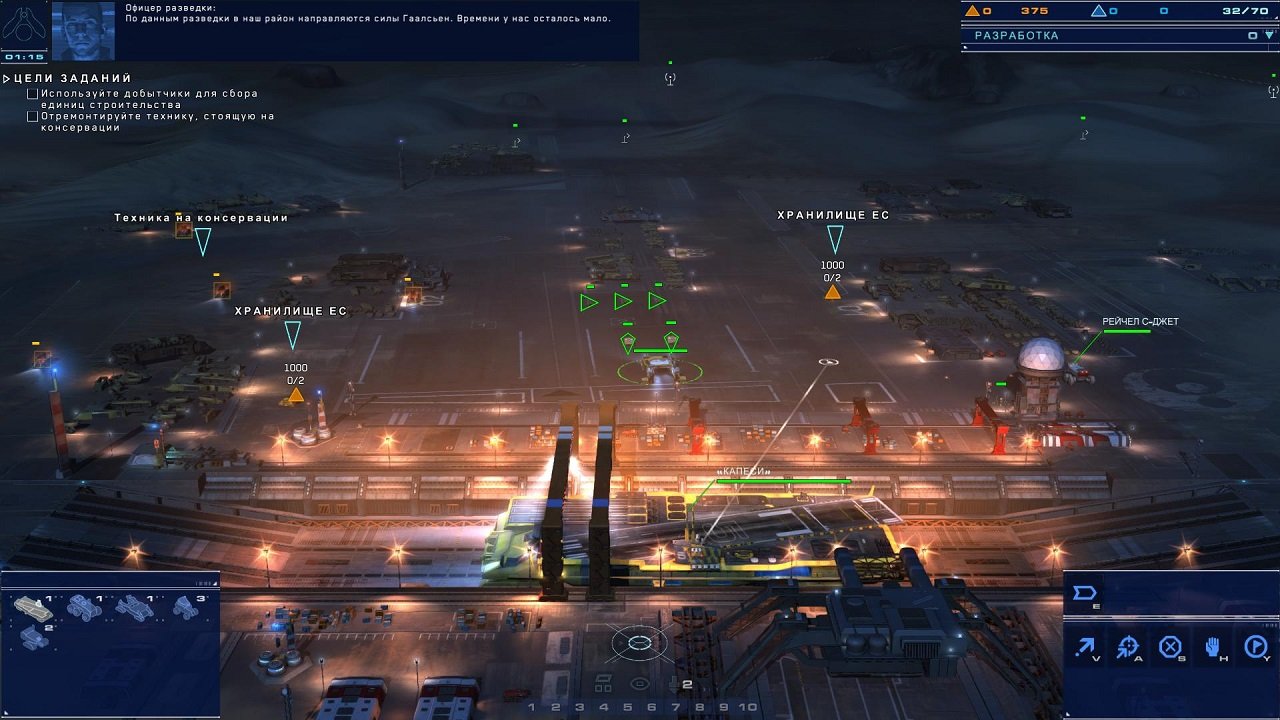The width and height of the screenshot is (1280, 720).
Task: Select control group 2 in the bottom bar
Action: 557,706
